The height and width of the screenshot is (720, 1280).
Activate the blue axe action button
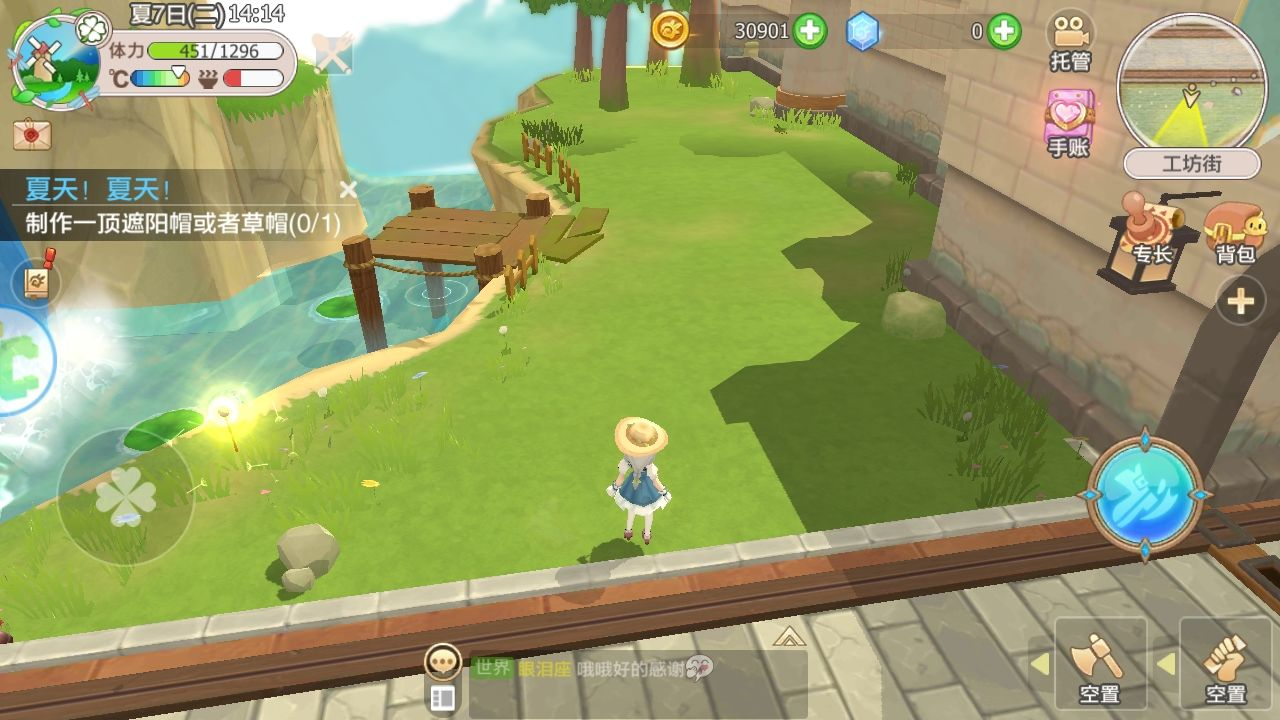click(1145, 494)
